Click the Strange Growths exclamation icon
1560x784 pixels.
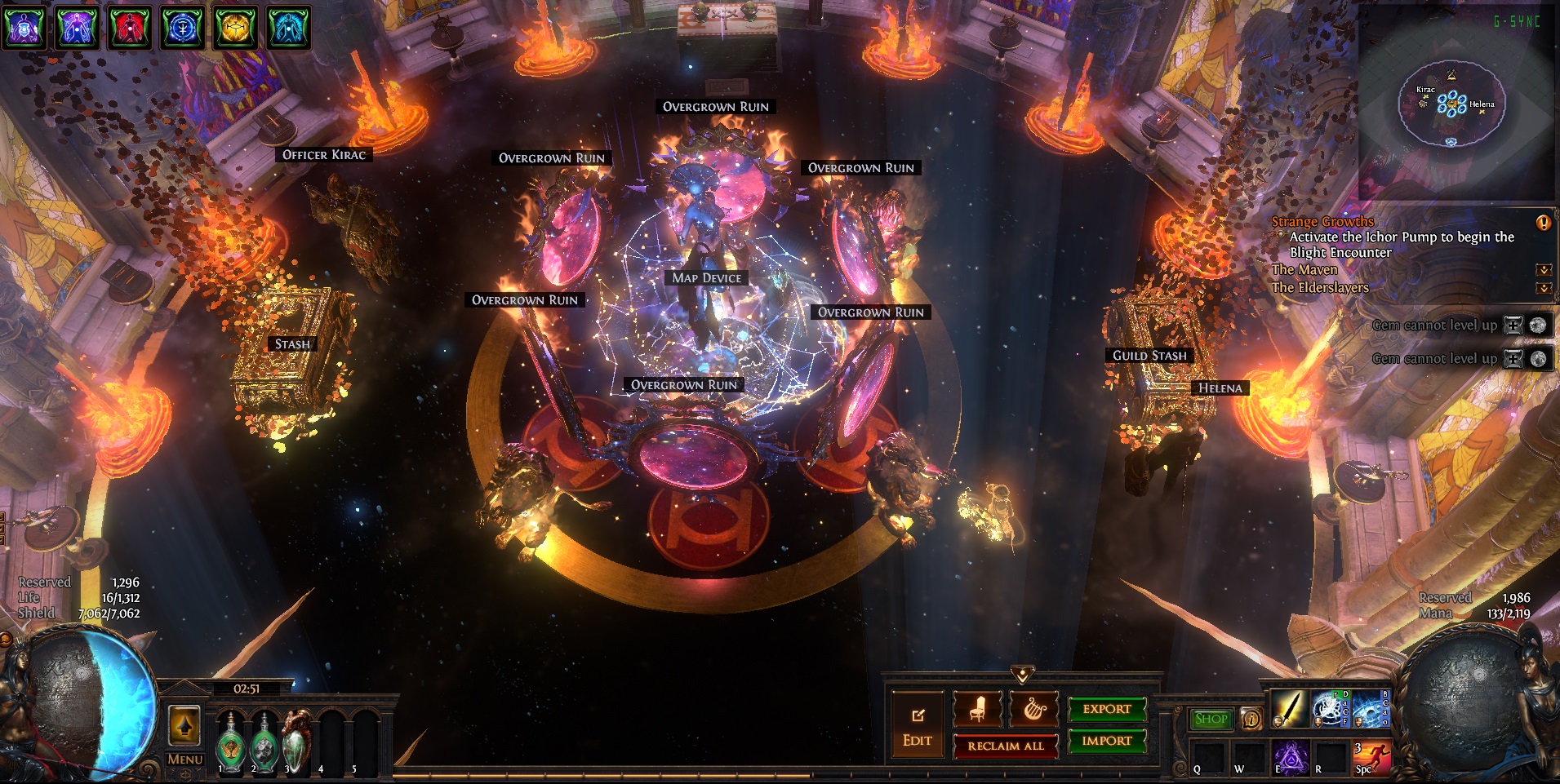[x=1543, y=223]
